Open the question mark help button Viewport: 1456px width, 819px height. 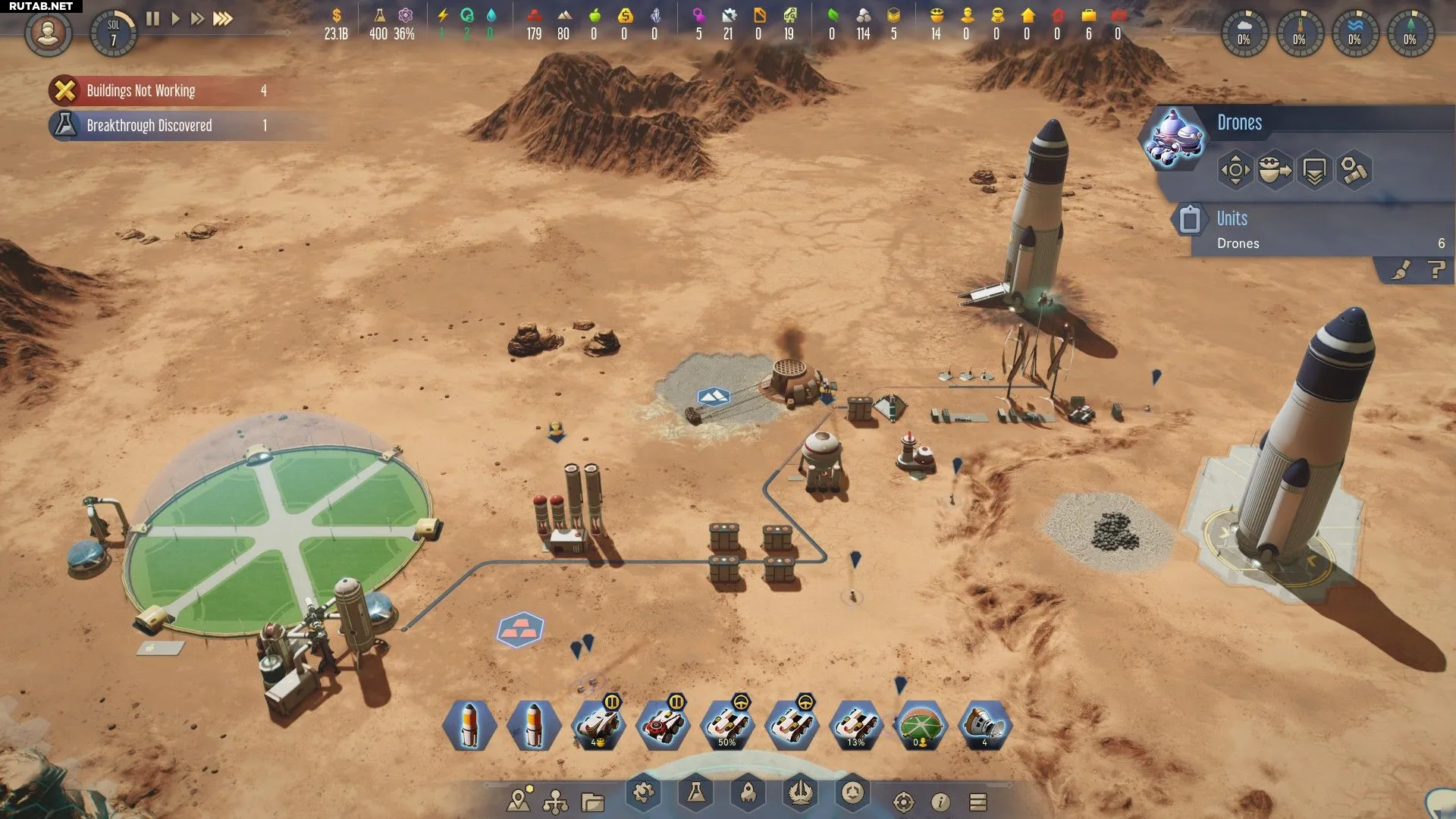[x=1436, y=270]
